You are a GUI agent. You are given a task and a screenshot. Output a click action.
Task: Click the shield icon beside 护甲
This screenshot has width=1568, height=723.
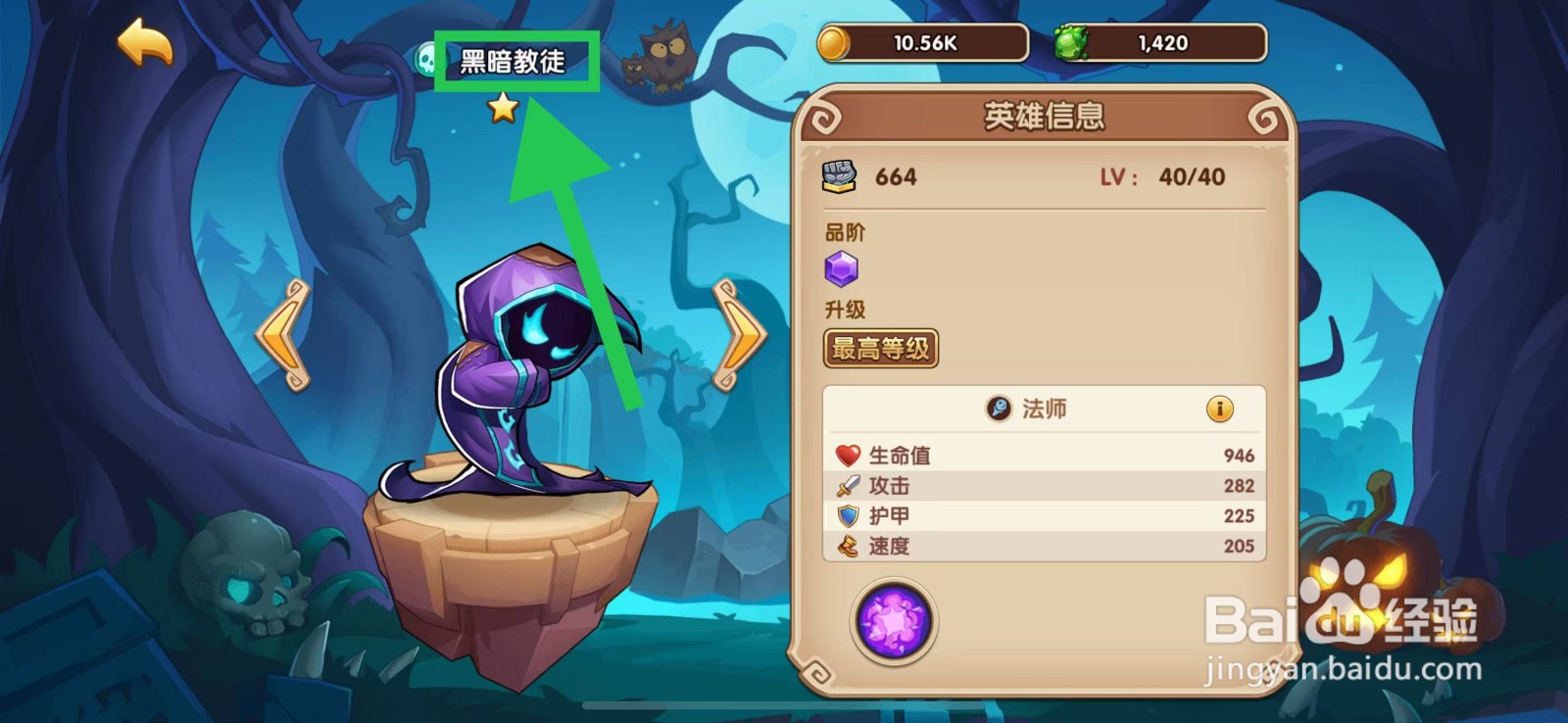[x=847, y=514]
